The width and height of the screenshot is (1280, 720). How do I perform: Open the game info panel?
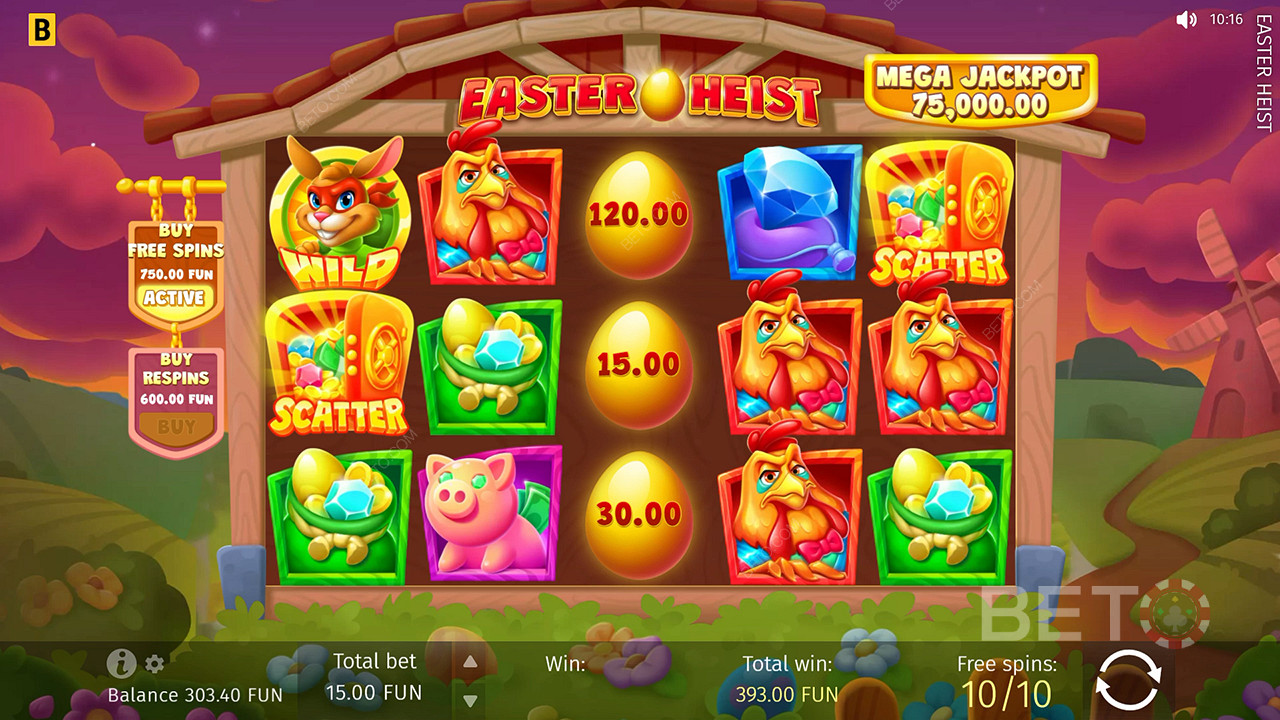click(121, 663)
